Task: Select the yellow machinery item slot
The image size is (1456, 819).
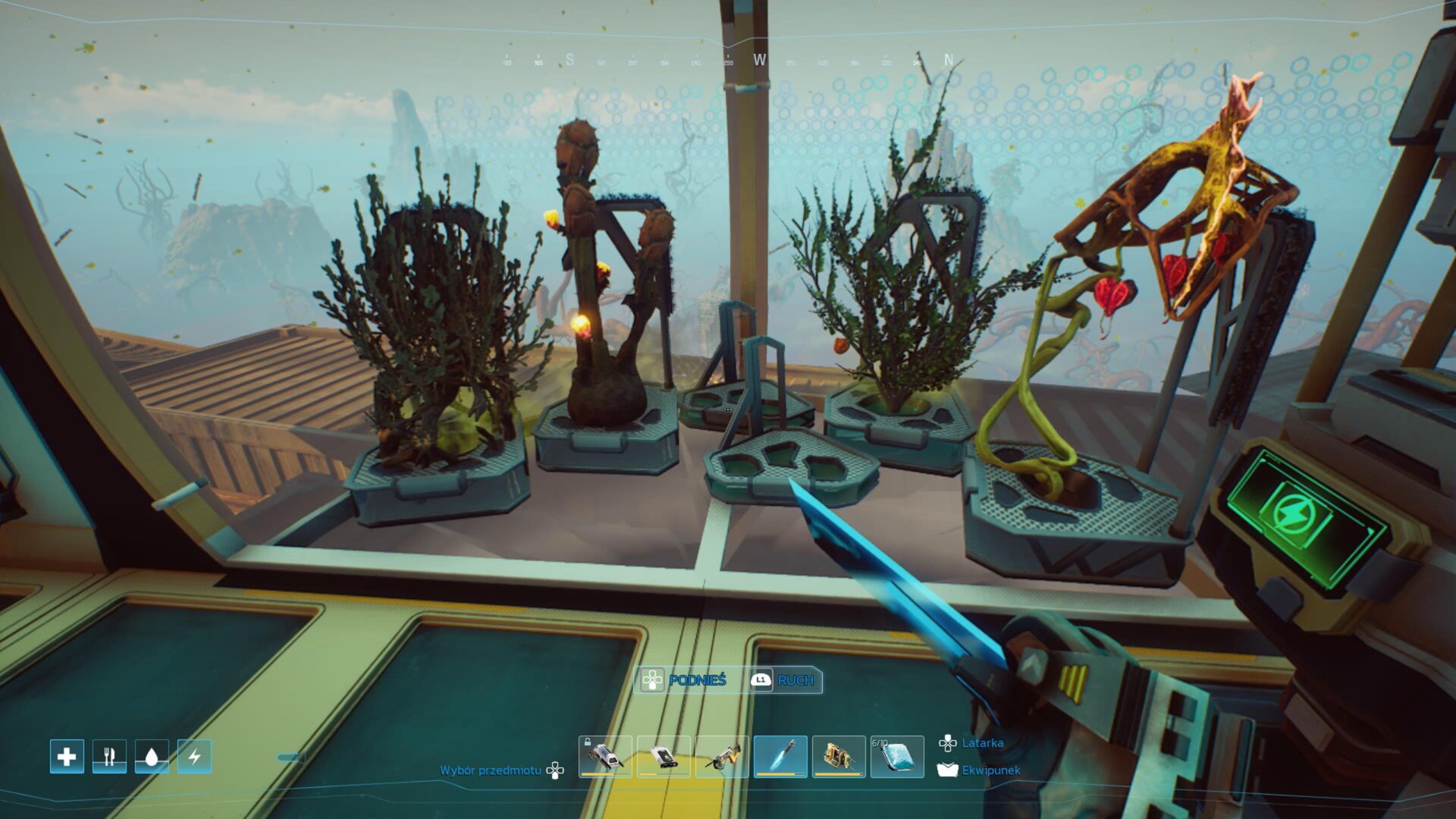Action: (x=839, y=756)
